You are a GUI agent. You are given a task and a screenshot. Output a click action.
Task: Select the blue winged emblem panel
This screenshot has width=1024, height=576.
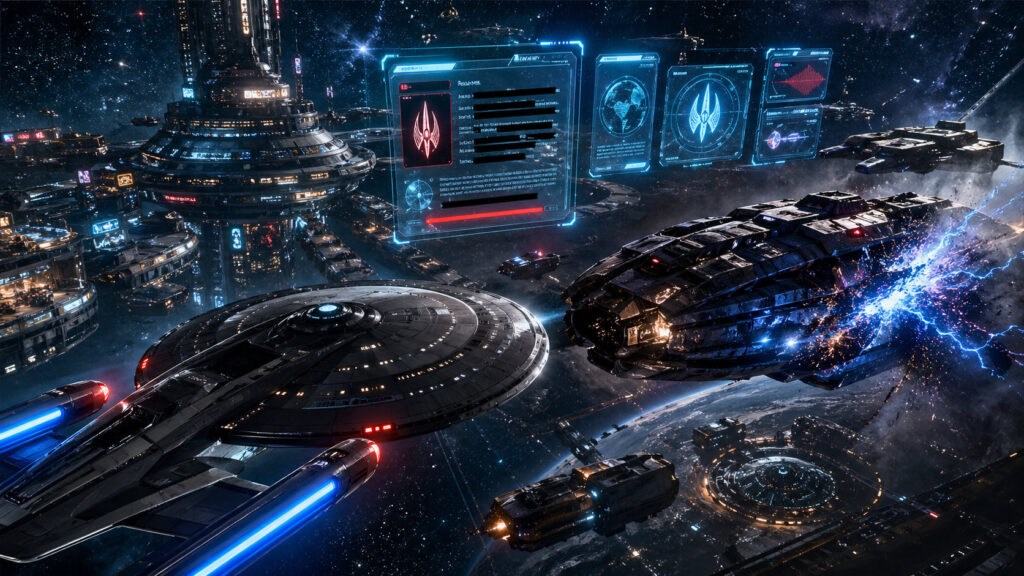[x=705, y=113]
